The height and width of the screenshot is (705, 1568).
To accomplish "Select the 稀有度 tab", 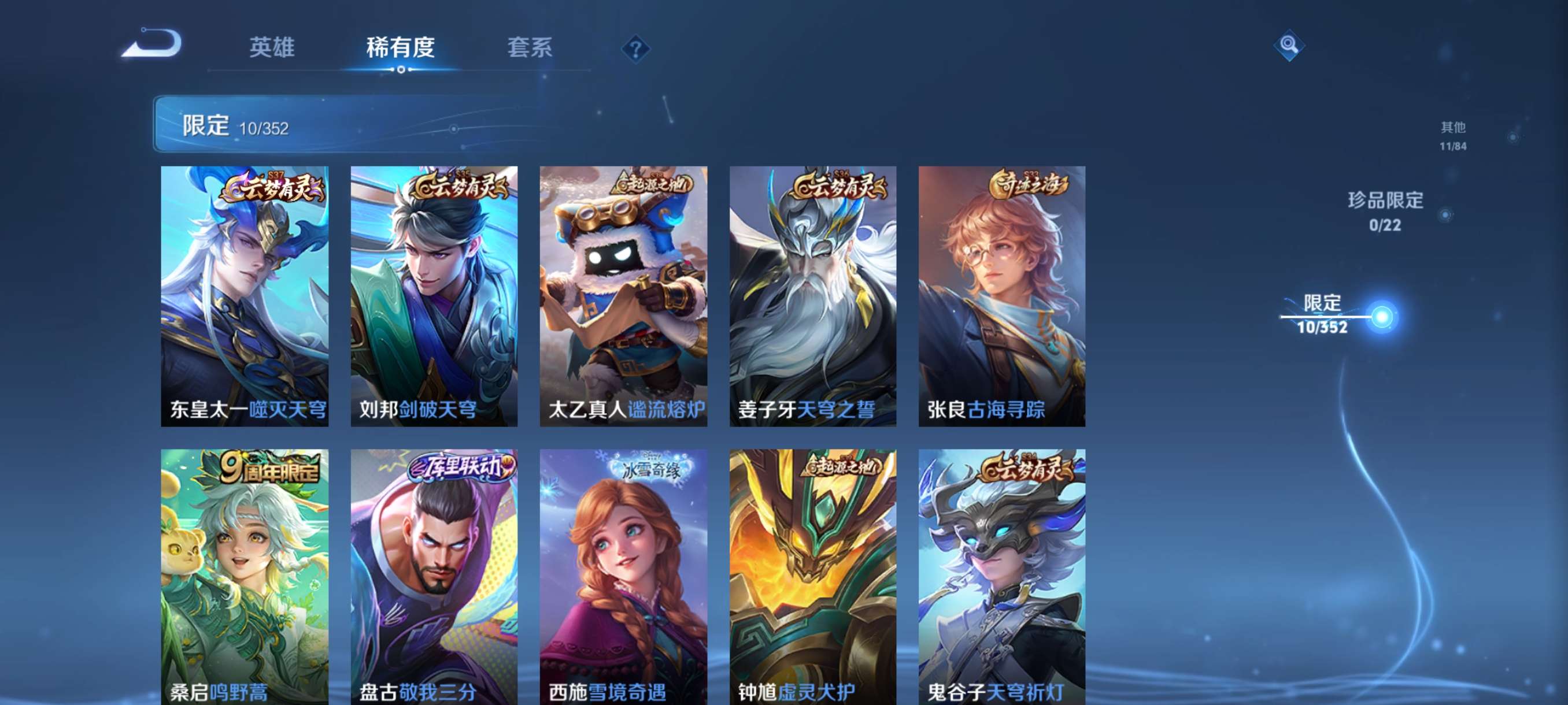I will click(400, 49).
